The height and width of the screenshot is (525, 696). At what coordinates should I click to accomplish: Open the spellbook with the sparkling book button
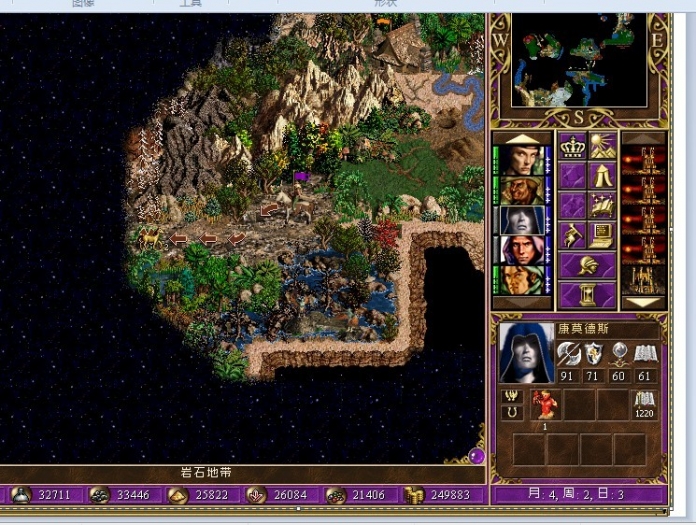click(x=602, y=206)
